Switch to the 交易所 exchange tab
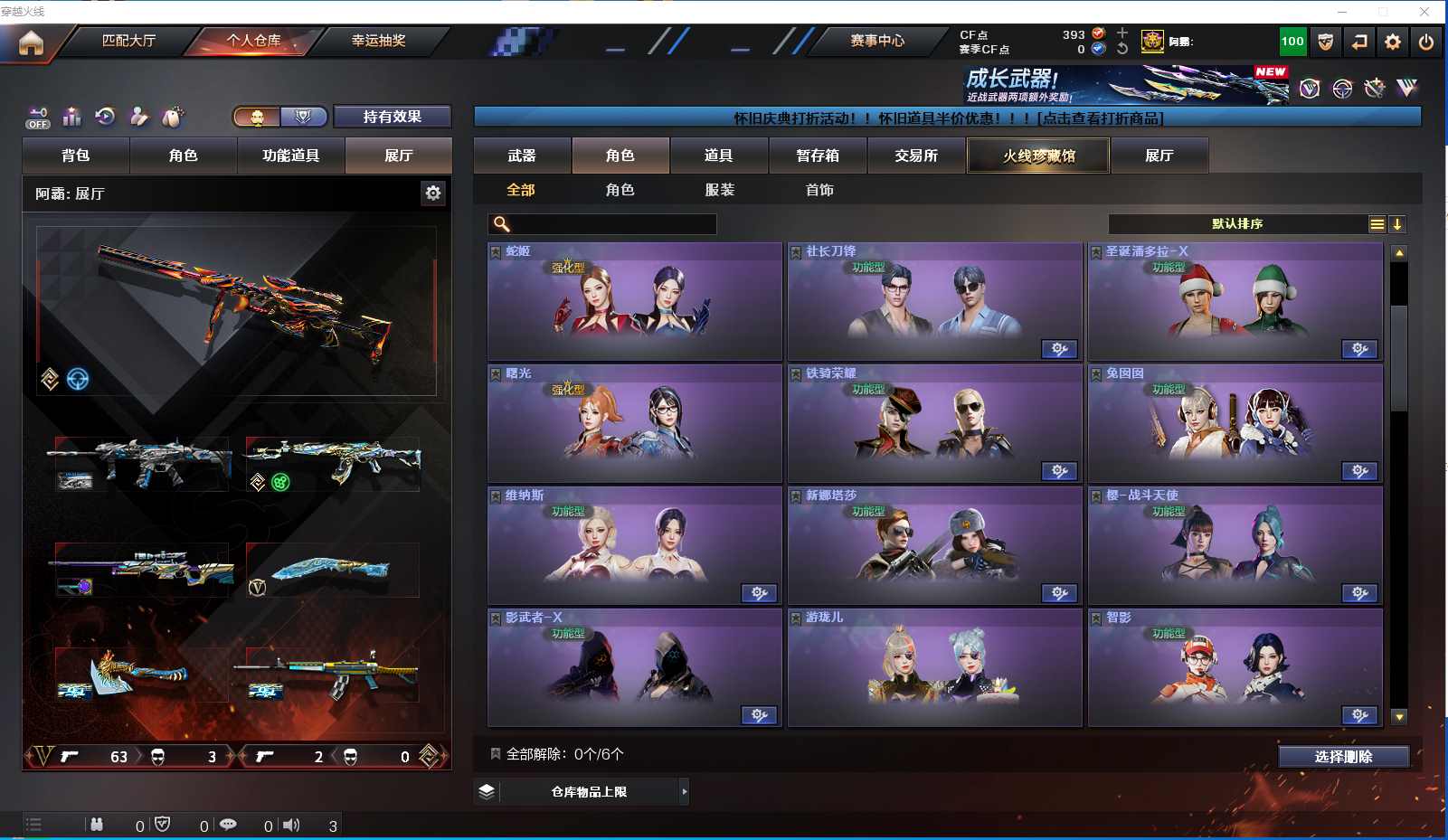The image size is (1448, 840). (x=916, y=156)
